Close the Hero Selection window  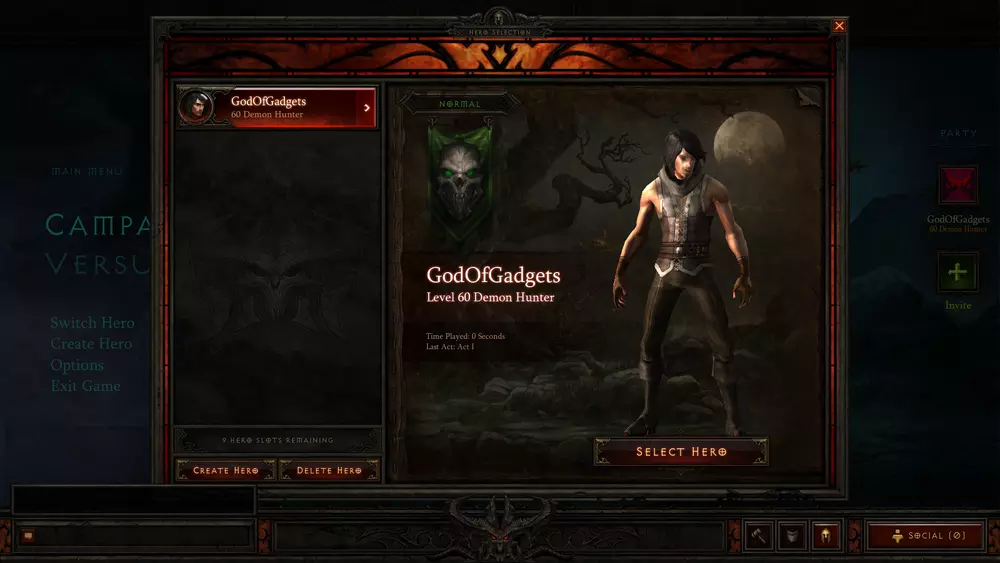[x=839, y=26]
